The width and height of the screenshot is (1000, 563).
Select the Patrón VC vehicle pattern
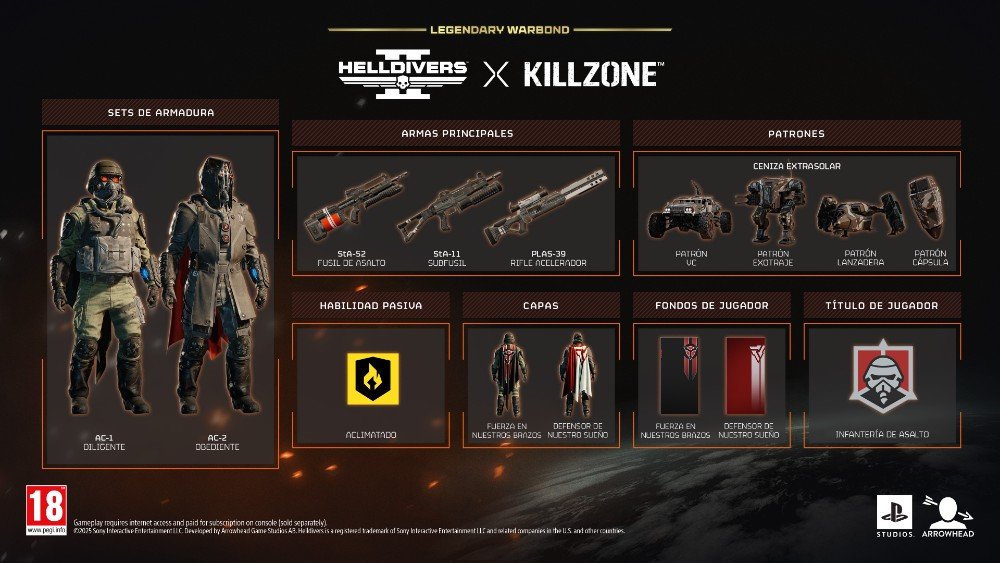[690, 211]
